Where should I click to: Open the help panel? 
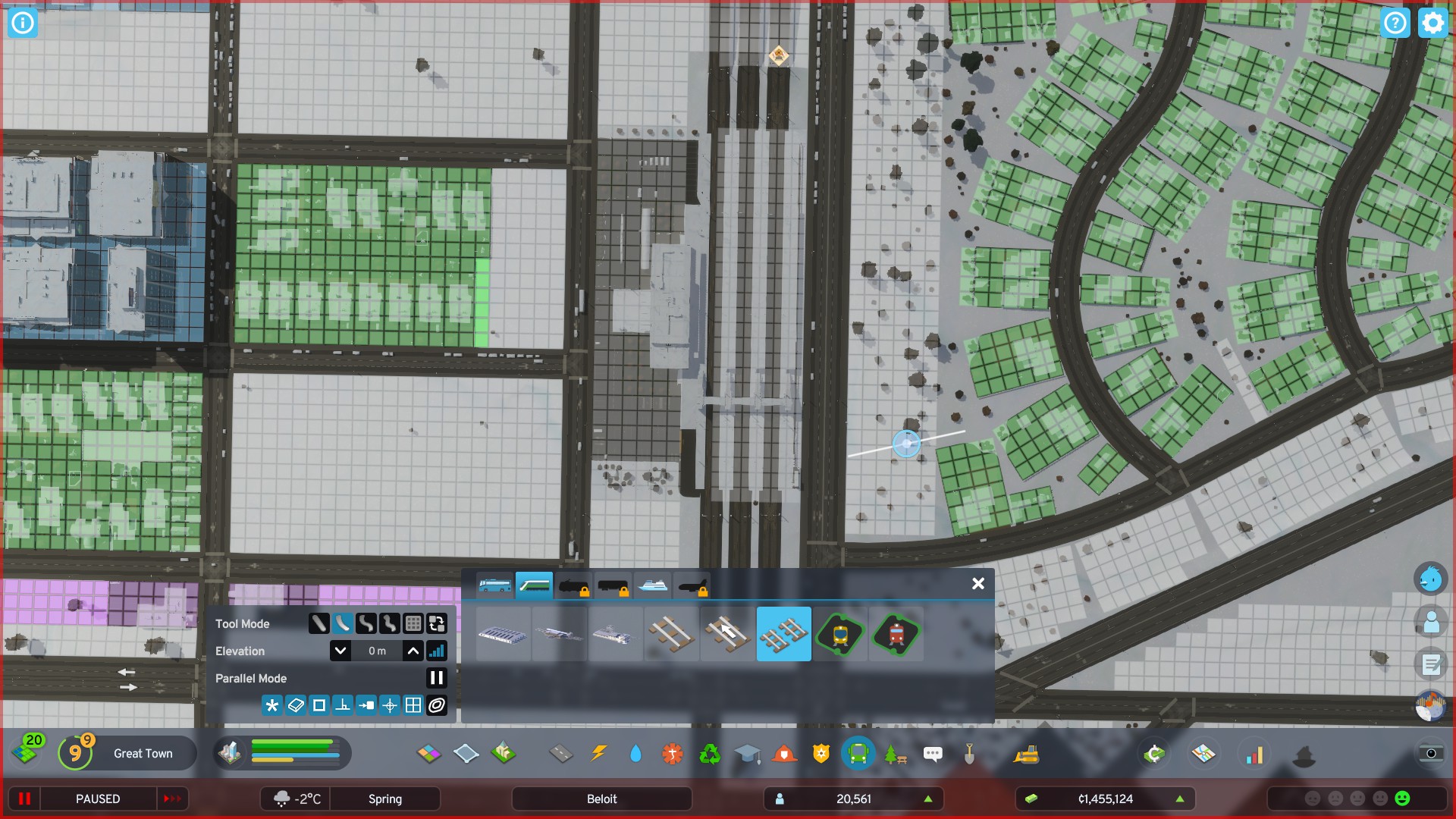tap(1395, 23)
